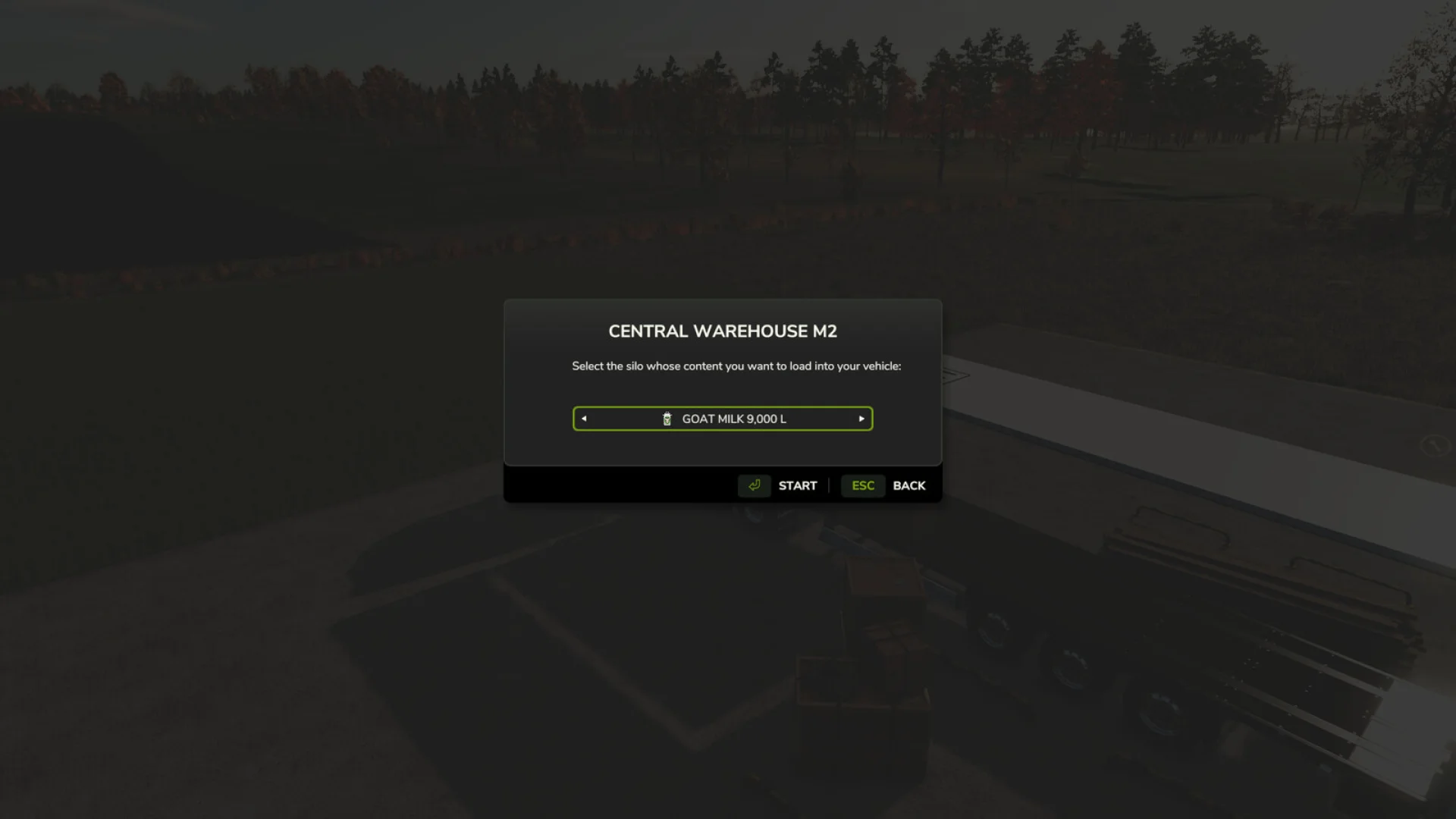The image size is (1456, 819).
Task: Click the return-arrow symbol on START control
Action: pos(754,485)
